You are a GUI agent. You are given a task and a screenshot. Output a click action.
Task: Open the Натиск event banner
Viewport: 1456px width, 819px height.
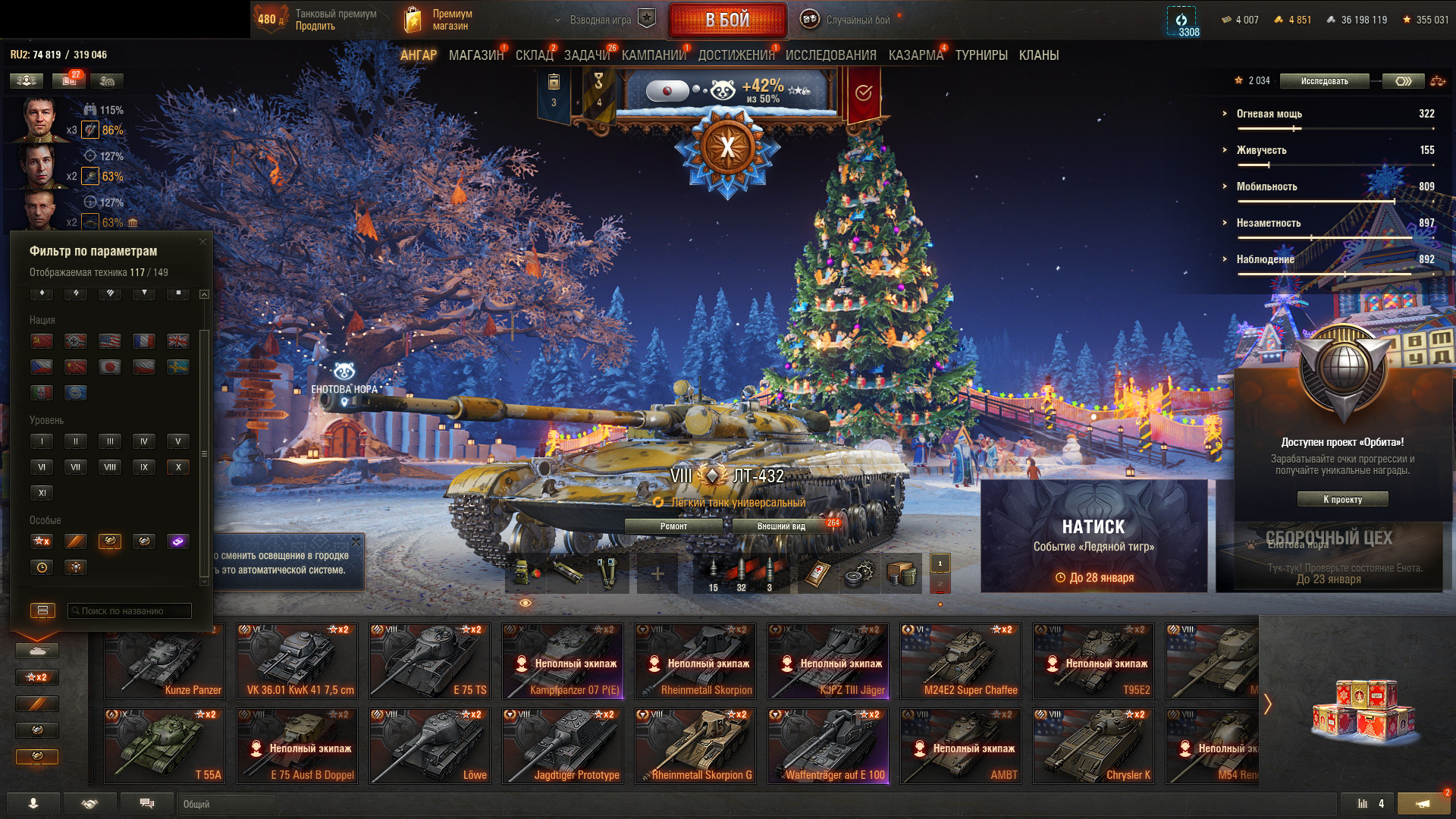[x=1094, y=535]
